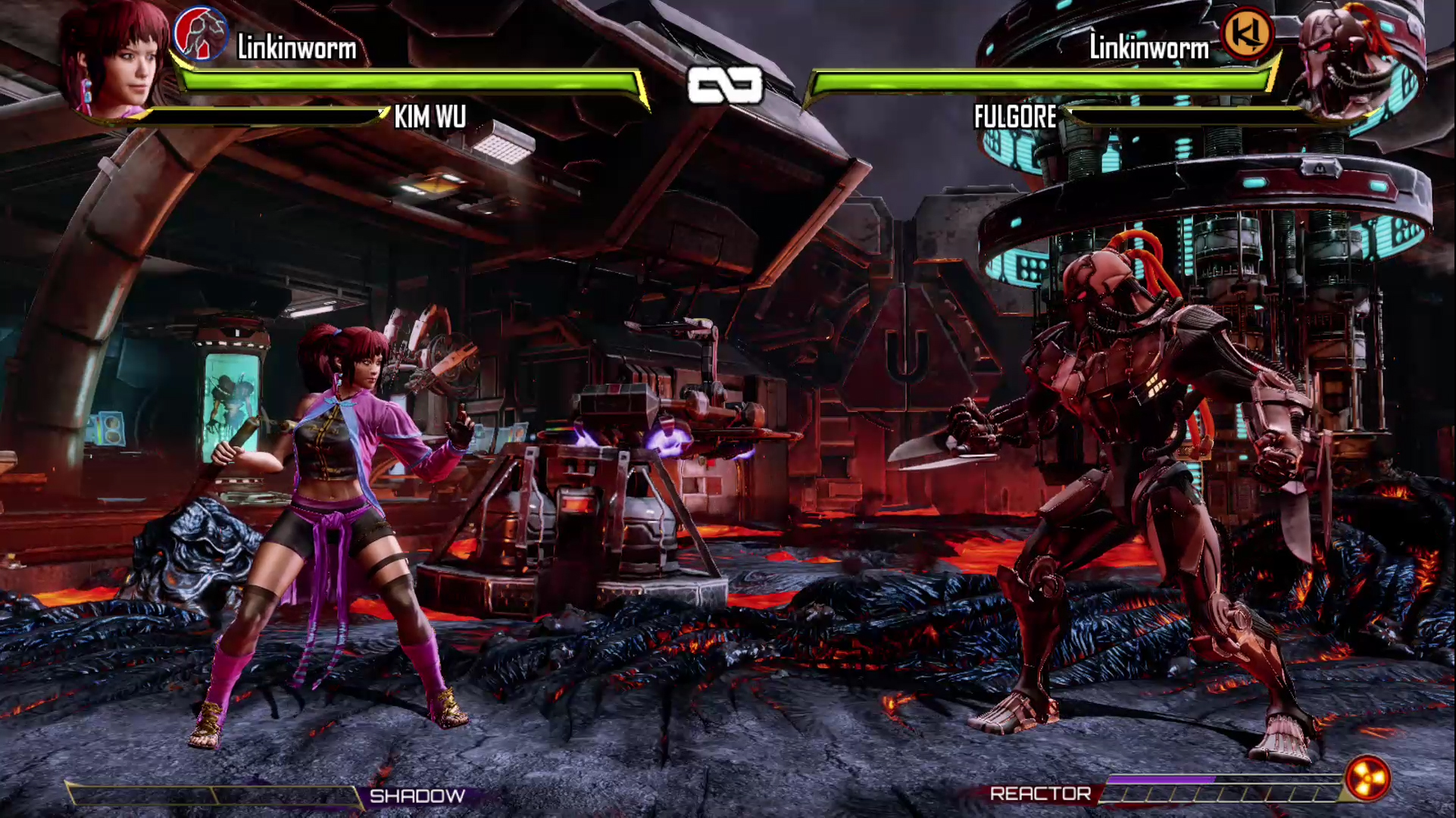Screen dimensions: 1456x818
Task: Click the Kim Wu character portrait
Action: 117,61
